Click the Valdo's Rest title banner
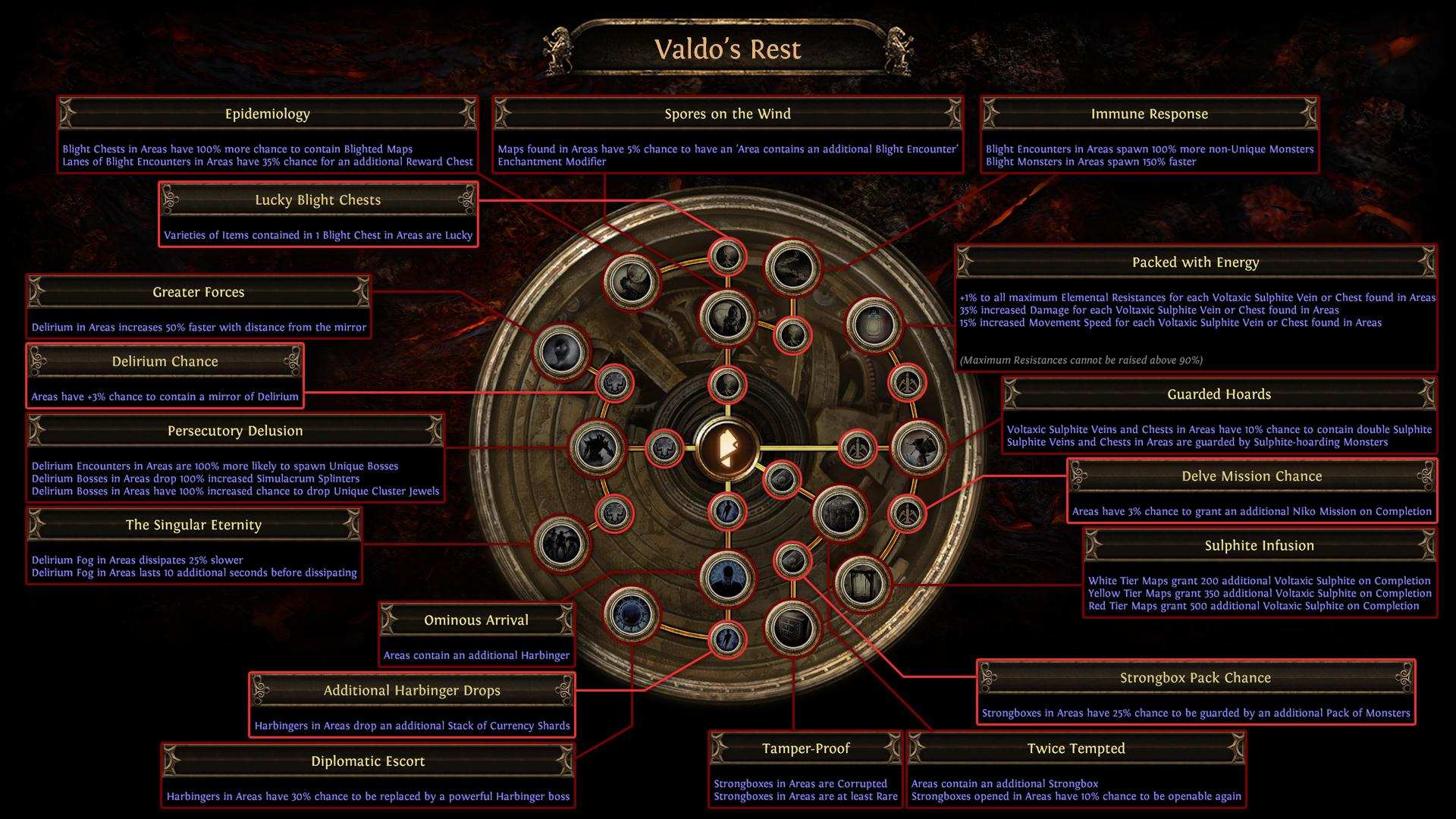The height and width of the screenshot is (819, 1456). pyautogui.click(x=727, y=49)
